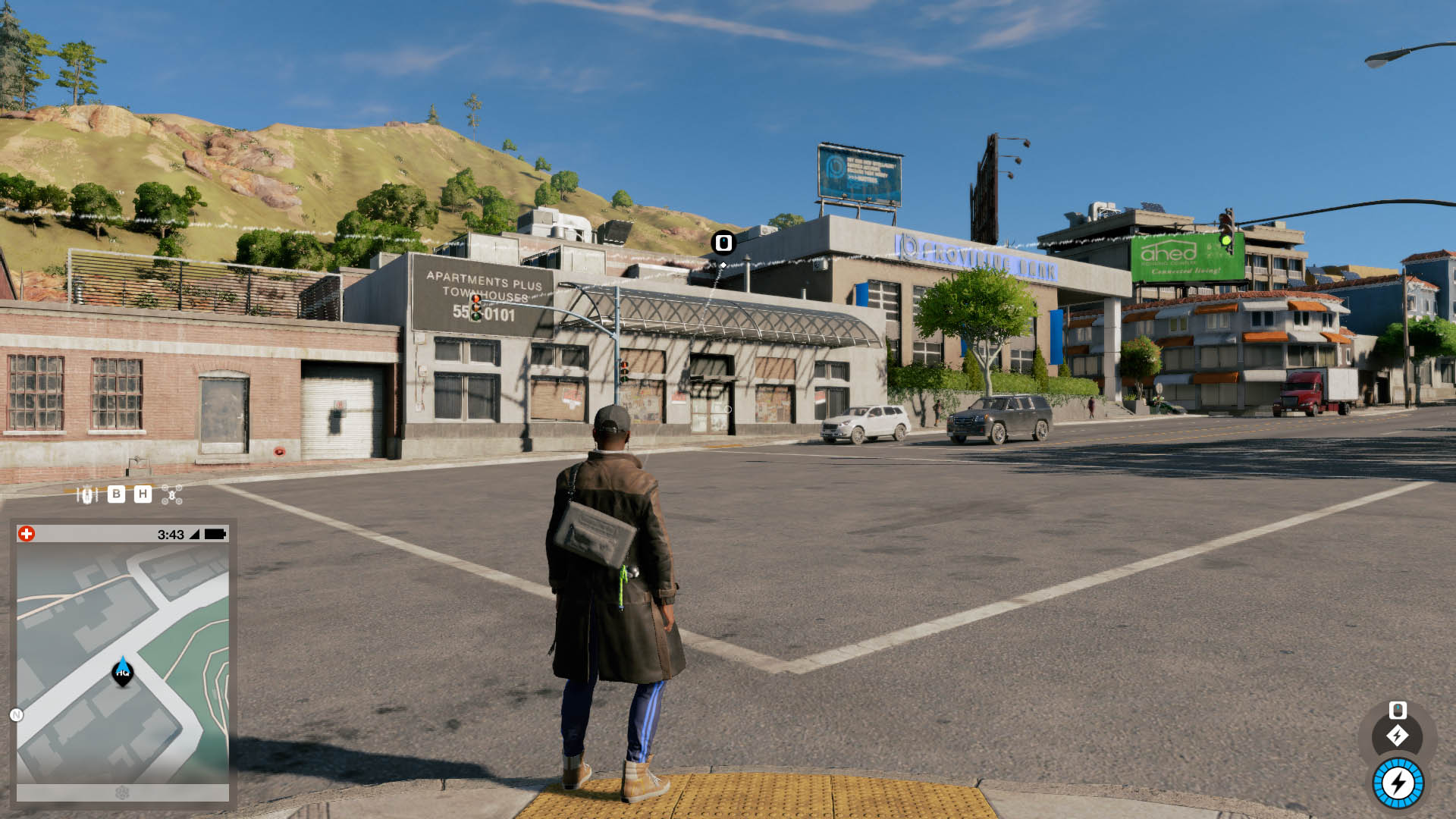Select the diamond lightning quick-hack icon

[x=1398, y=736]
